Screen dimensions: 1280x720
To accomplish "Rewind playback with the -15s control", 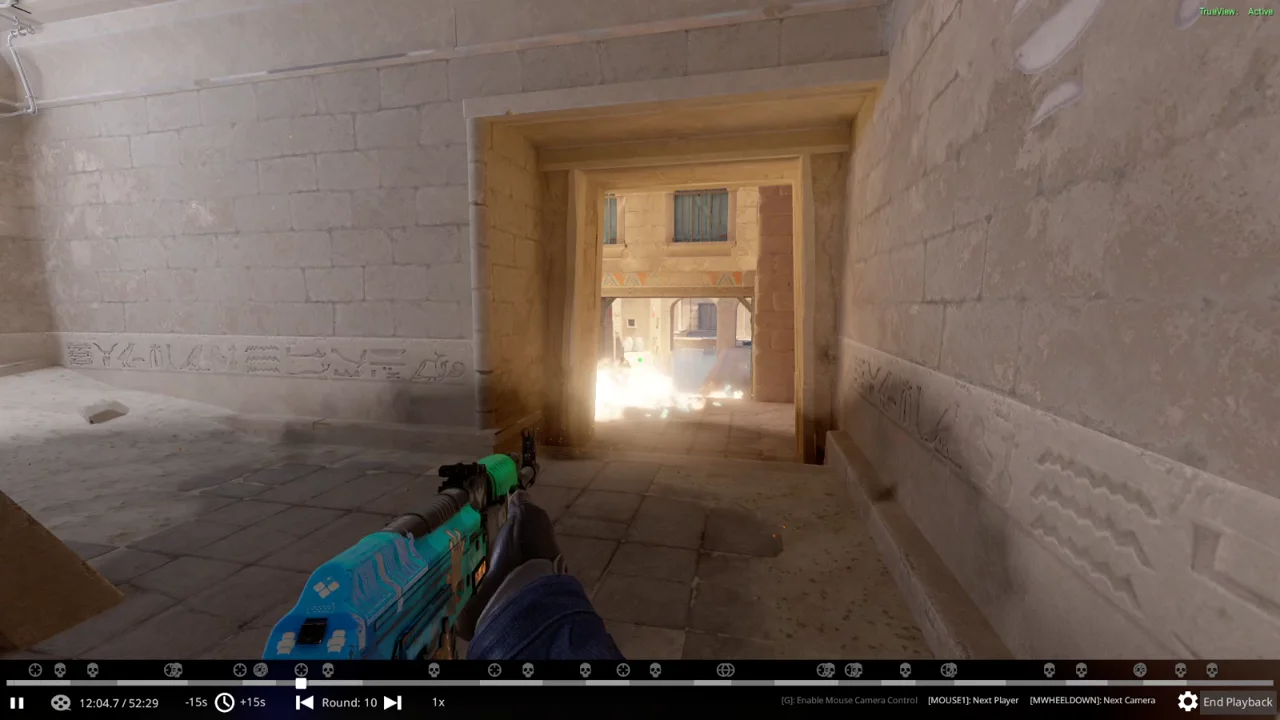I will coord(196,702).
